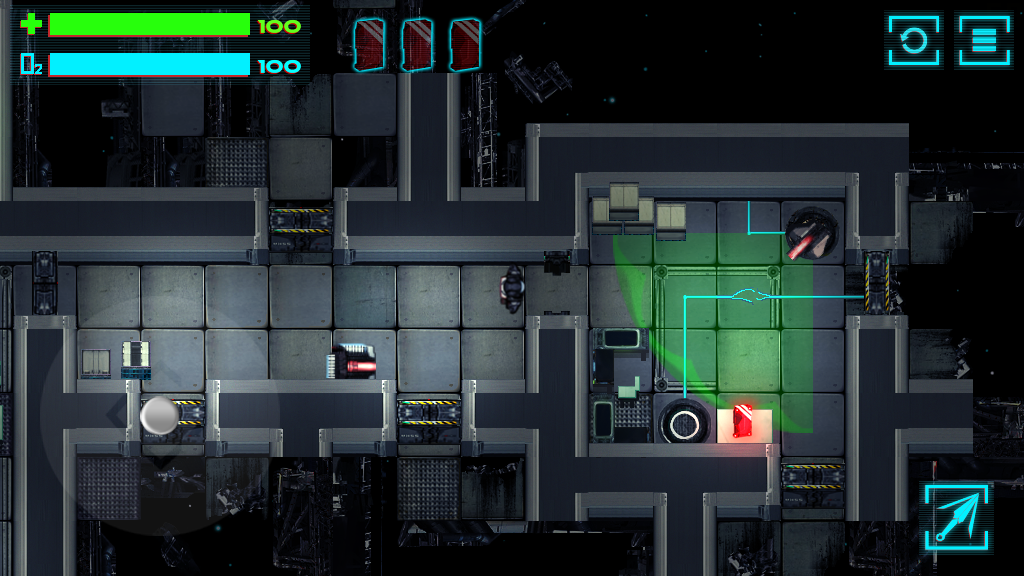1024x576 pixels.
Task: Tap the restart level button
Action: [x=913, y=41]
